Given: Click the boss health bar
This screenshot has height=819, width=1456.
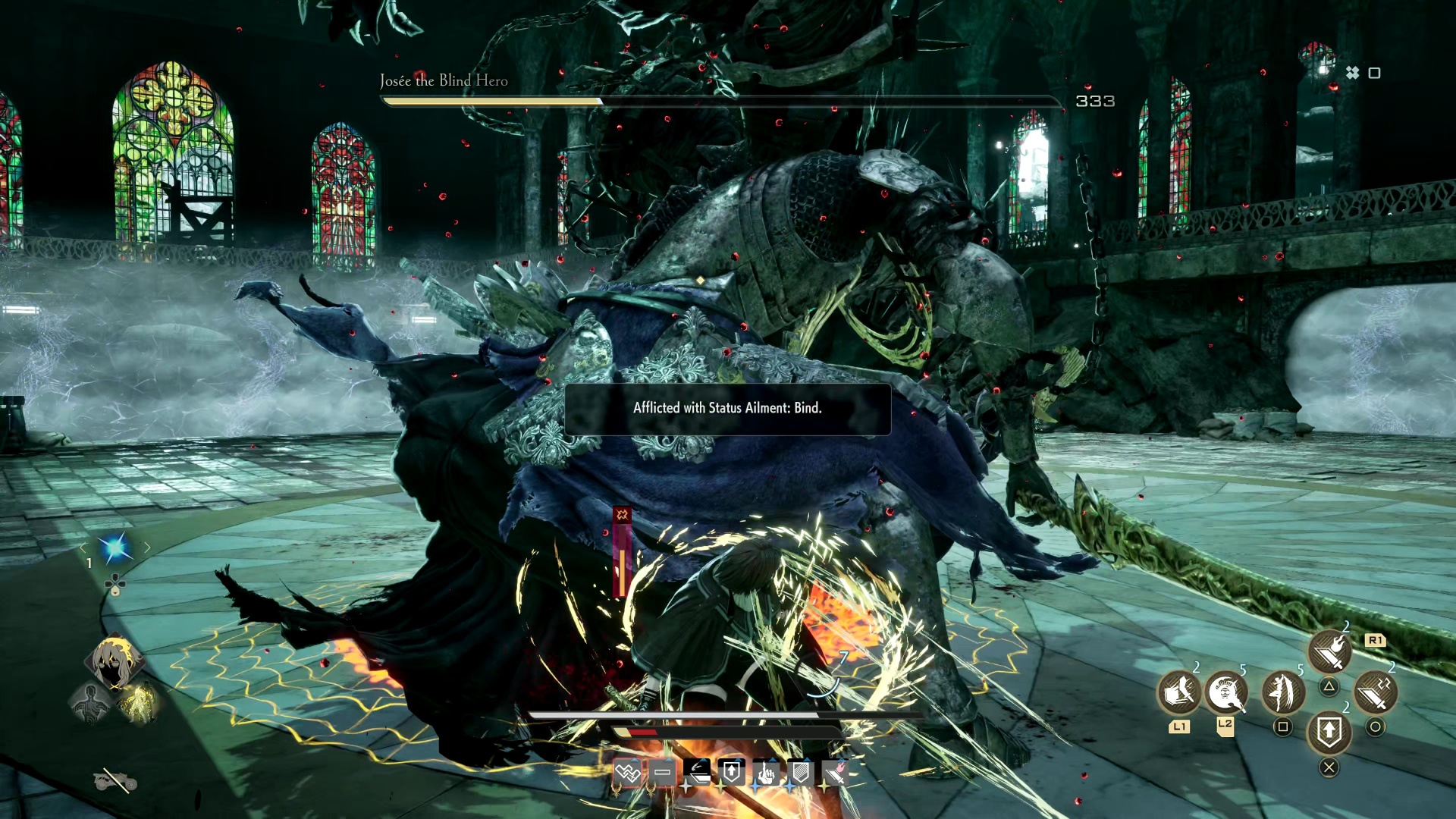Looking at the screenshot, I should click(720, 101).
